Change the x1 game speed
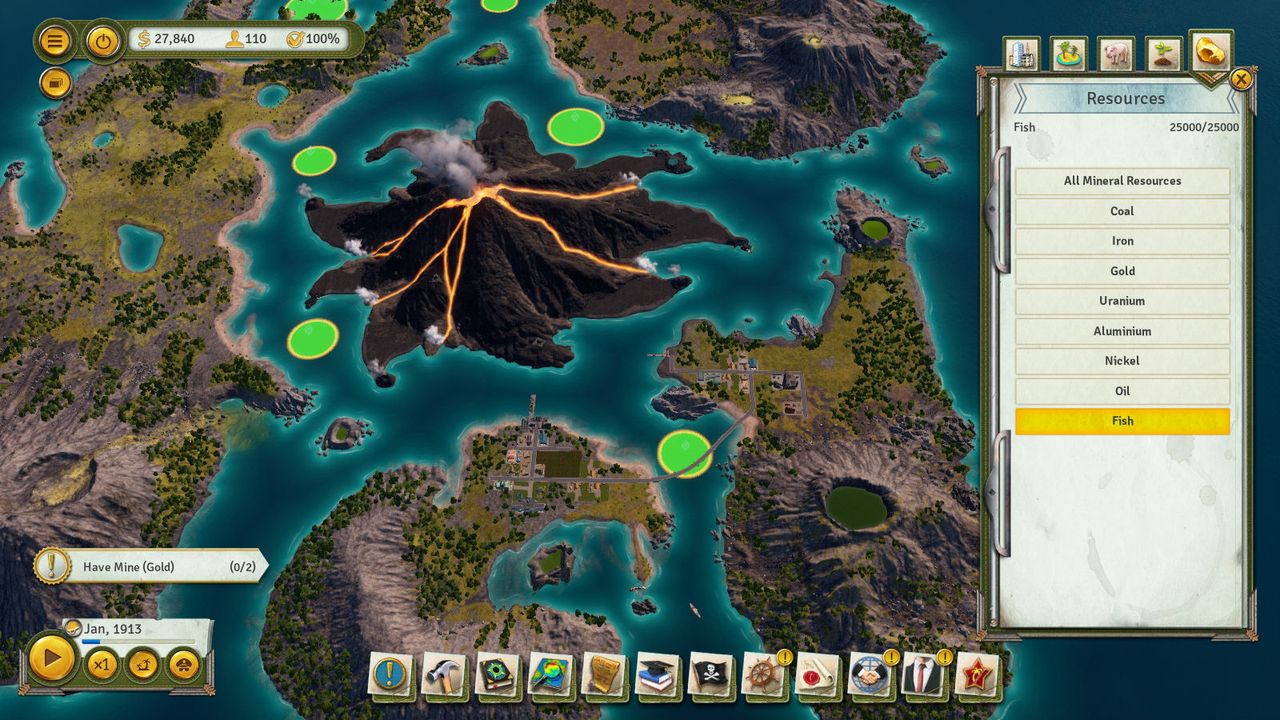The height and width of the screenshot is (720, 1280). coord(101,664)
